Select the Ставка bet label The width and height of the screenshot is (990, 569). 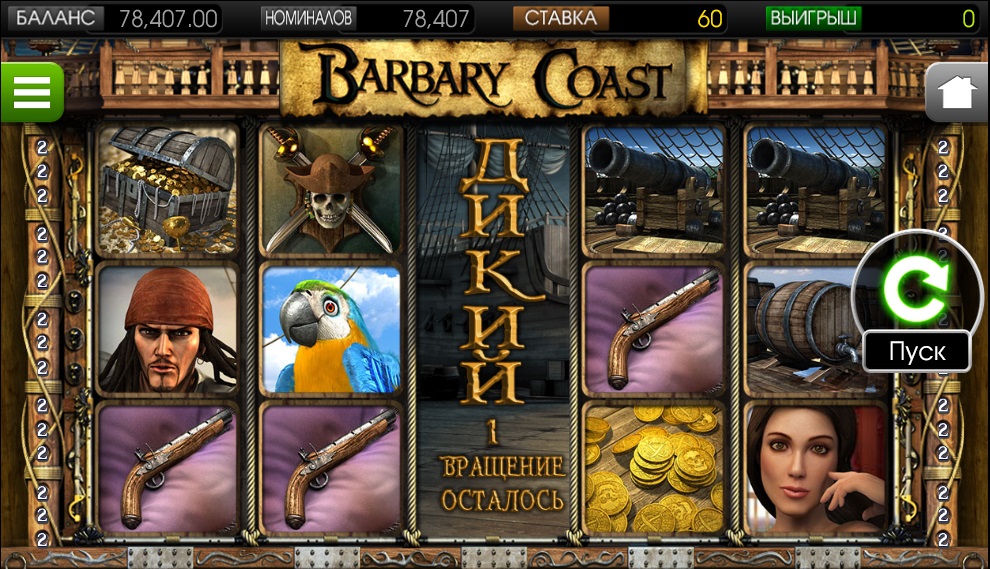tap(560, 18)
